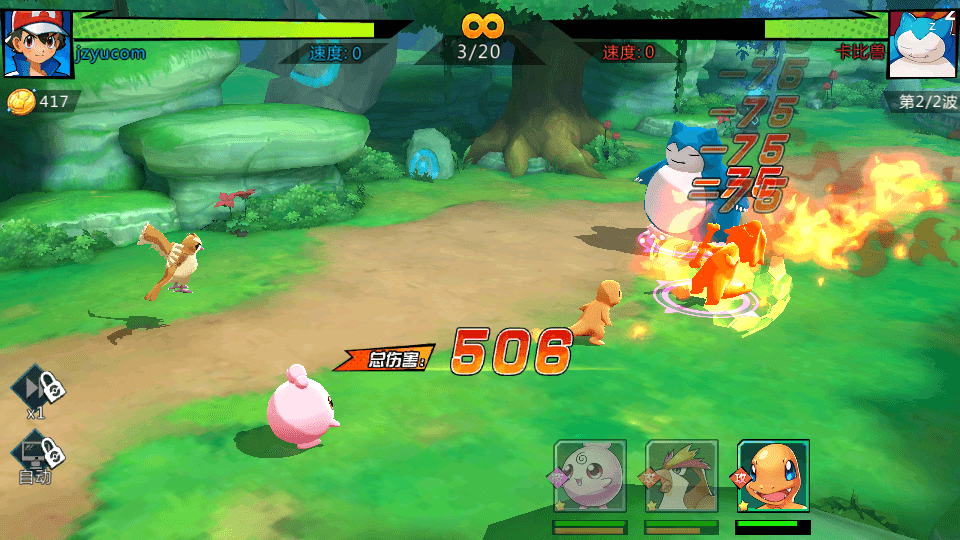Click the gold coin counter icon
This screenshot has height=540, width=960.
[21, 101]
